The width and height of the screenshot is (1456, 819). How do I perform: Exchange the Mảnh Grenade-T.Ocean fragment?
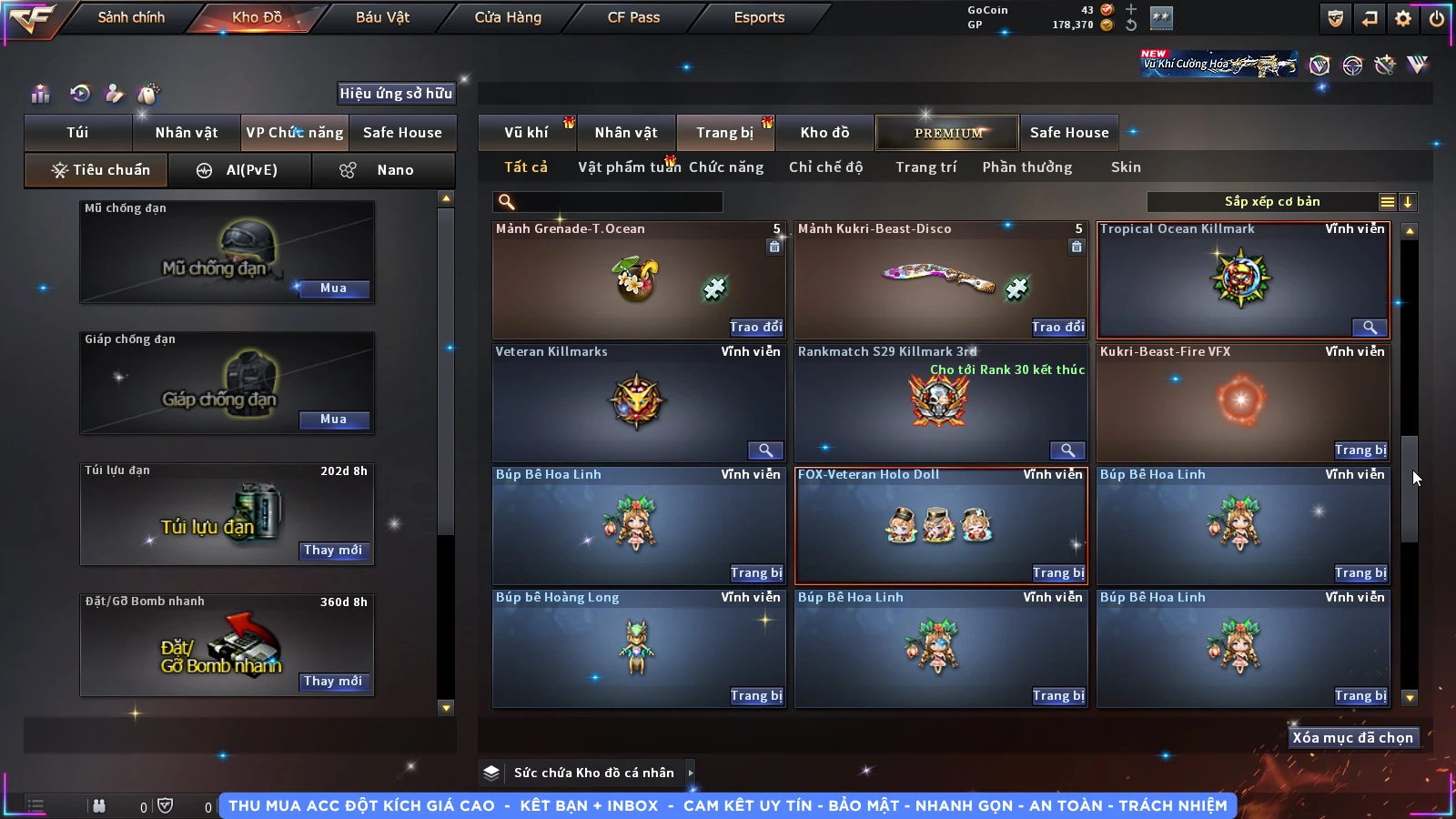click(755, 327)
